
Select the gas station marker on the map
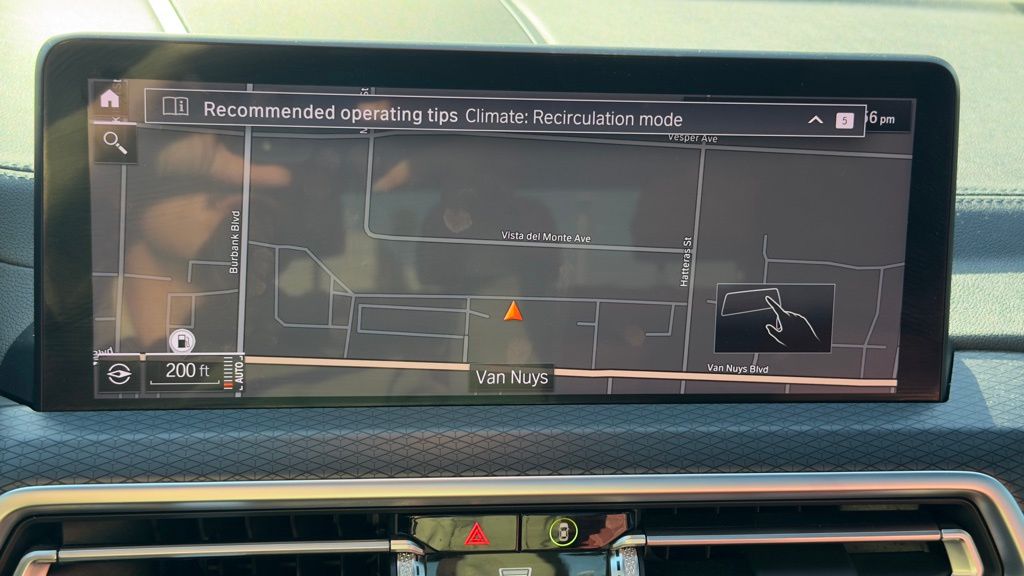(x=182, y=341)
